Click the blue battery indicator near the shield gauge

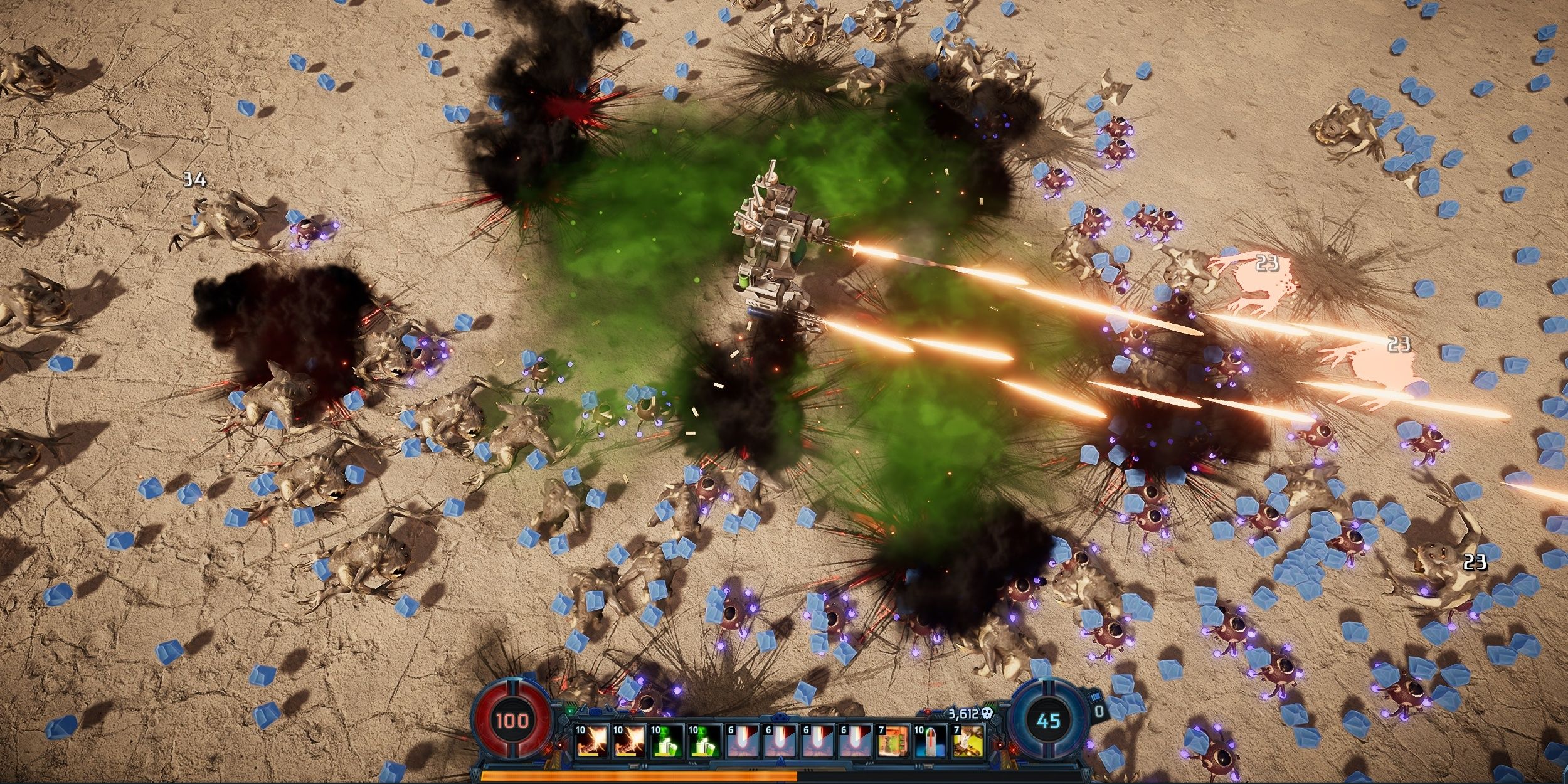click(x=1095, y=697)
